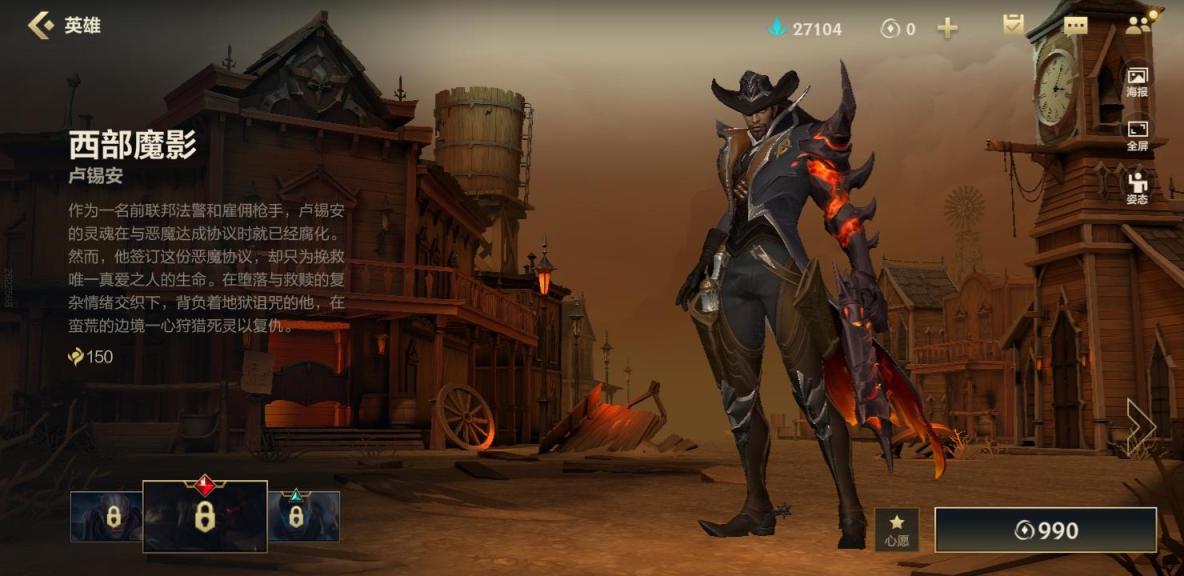Open the chat messages icon
Image resolution: width=1184 pixels, height=576 pixels.
tap(1075, 26)
